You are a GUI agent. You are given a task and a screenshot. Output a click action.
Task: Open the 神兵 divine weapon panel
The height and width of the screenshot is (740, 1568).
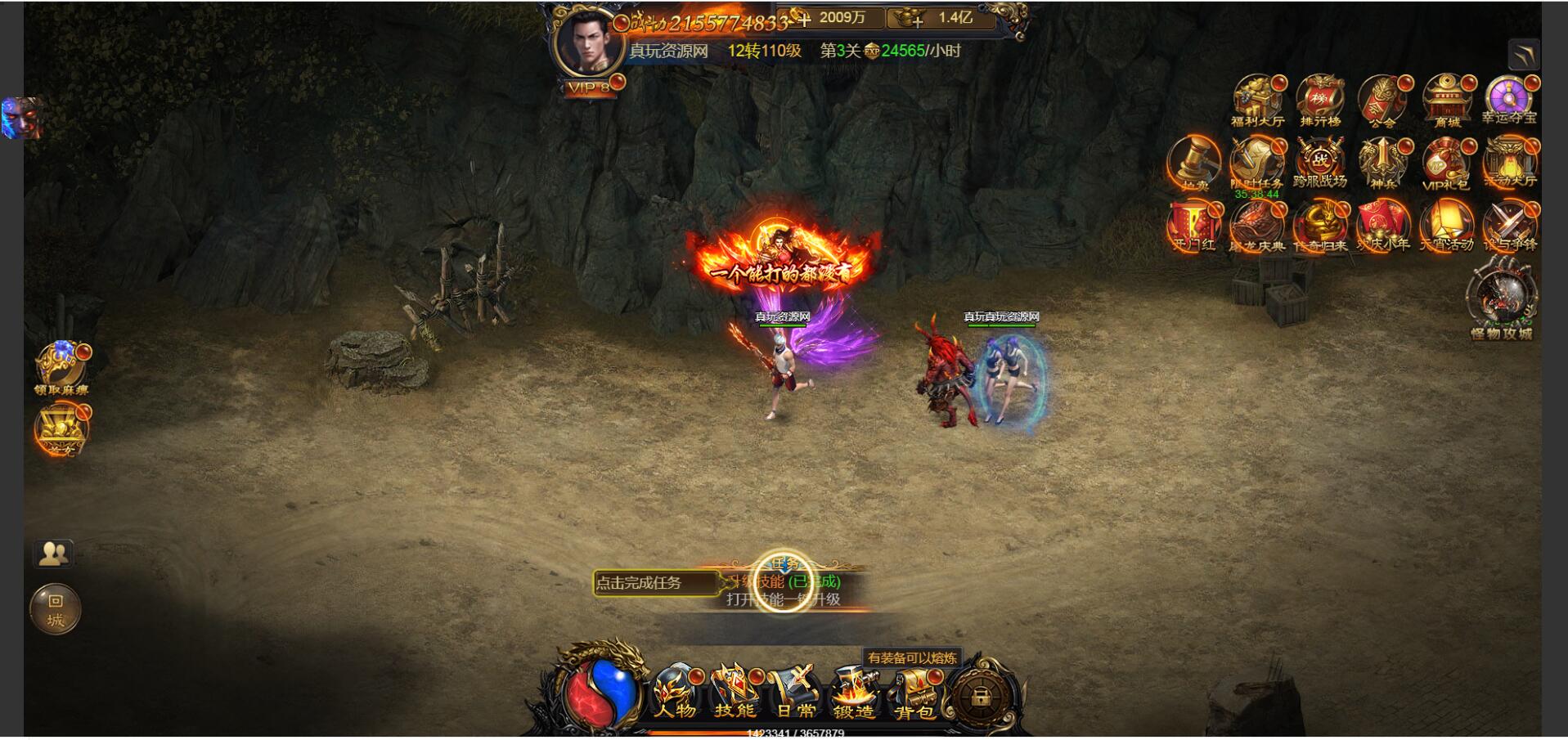[x=1382, y=163]
